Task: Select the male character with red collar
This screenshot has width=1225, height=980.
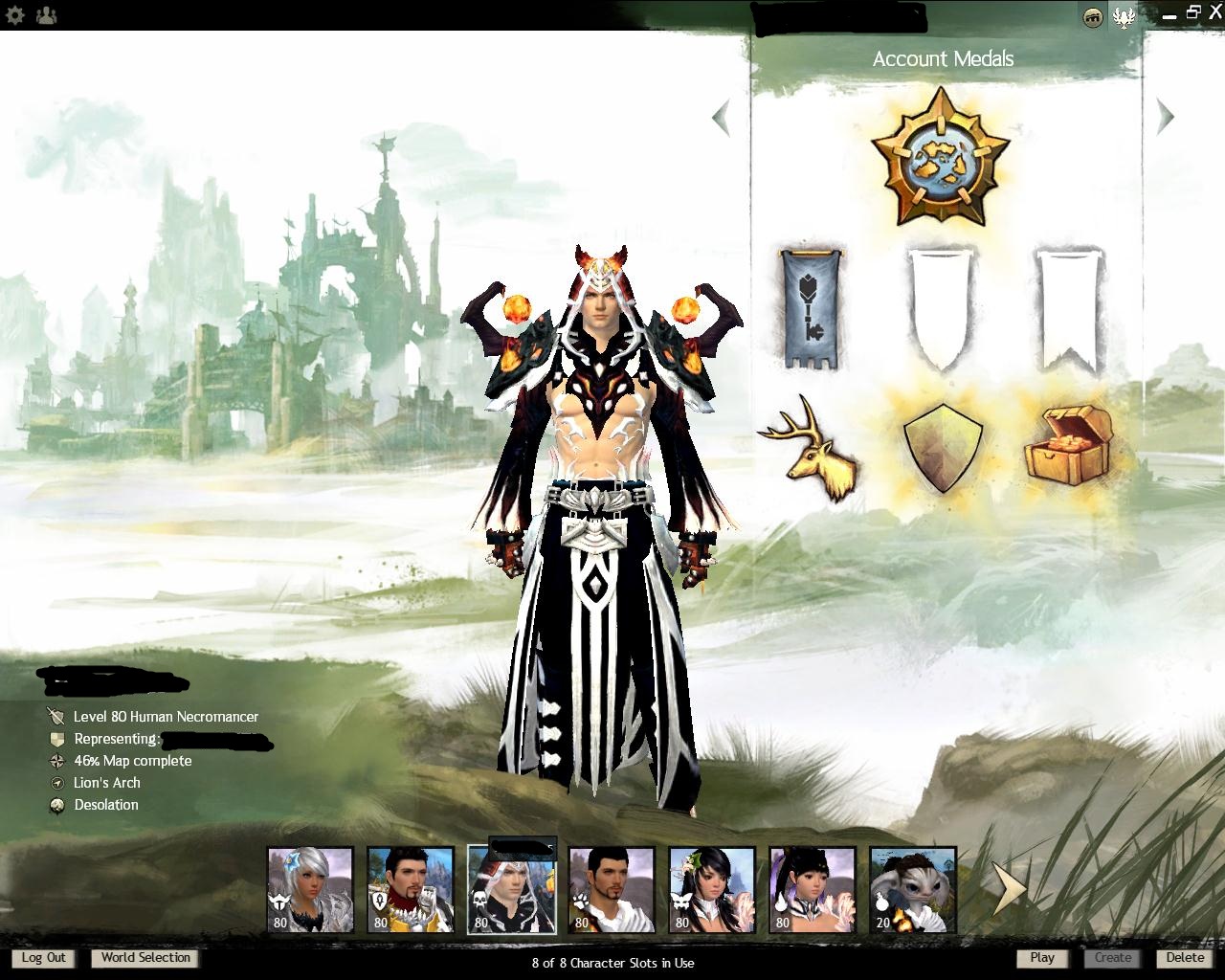Action: 411,890
